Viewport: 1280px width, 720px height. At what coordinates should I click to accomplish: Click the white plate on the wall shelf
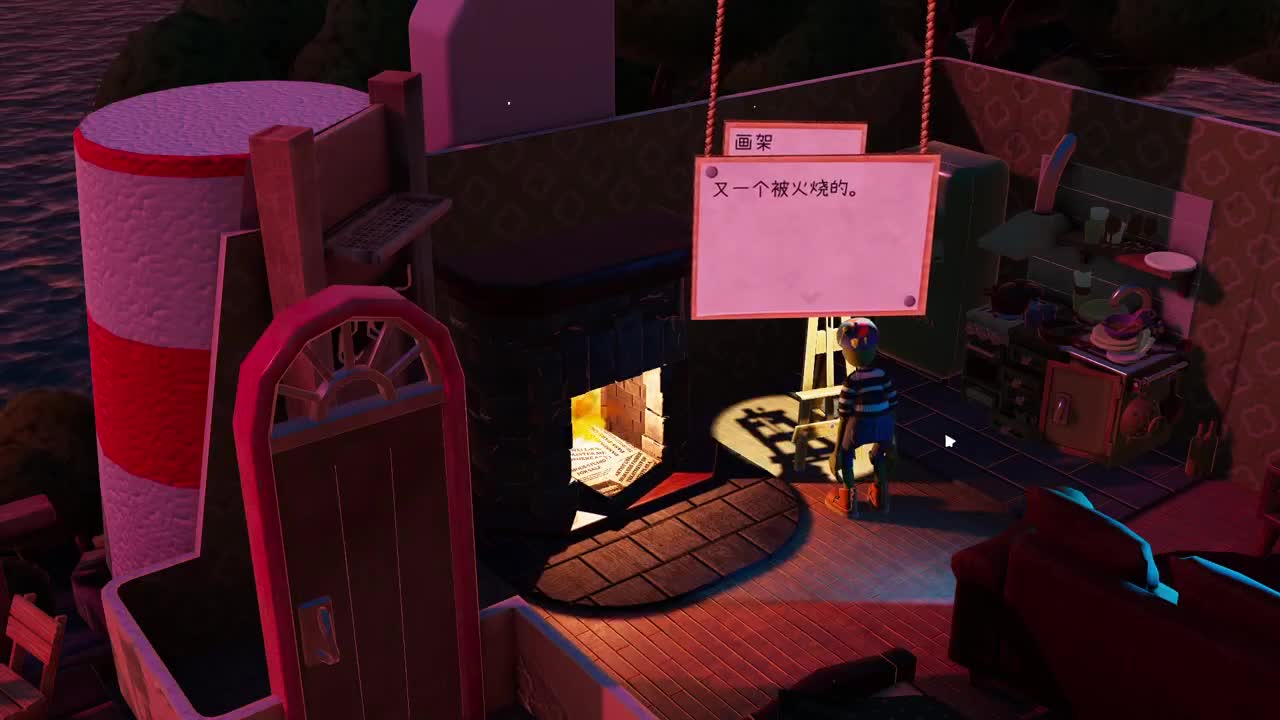pos(1170,262)
